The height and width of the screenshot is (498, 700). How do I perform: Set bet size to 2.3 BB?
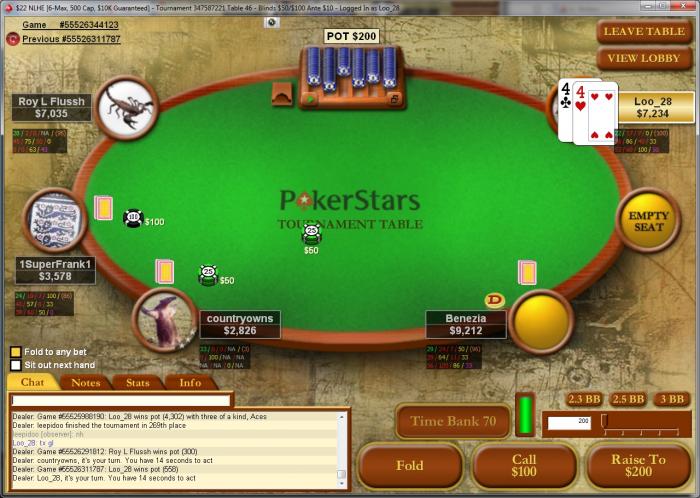pyautogui.click(x=583, y=400)
